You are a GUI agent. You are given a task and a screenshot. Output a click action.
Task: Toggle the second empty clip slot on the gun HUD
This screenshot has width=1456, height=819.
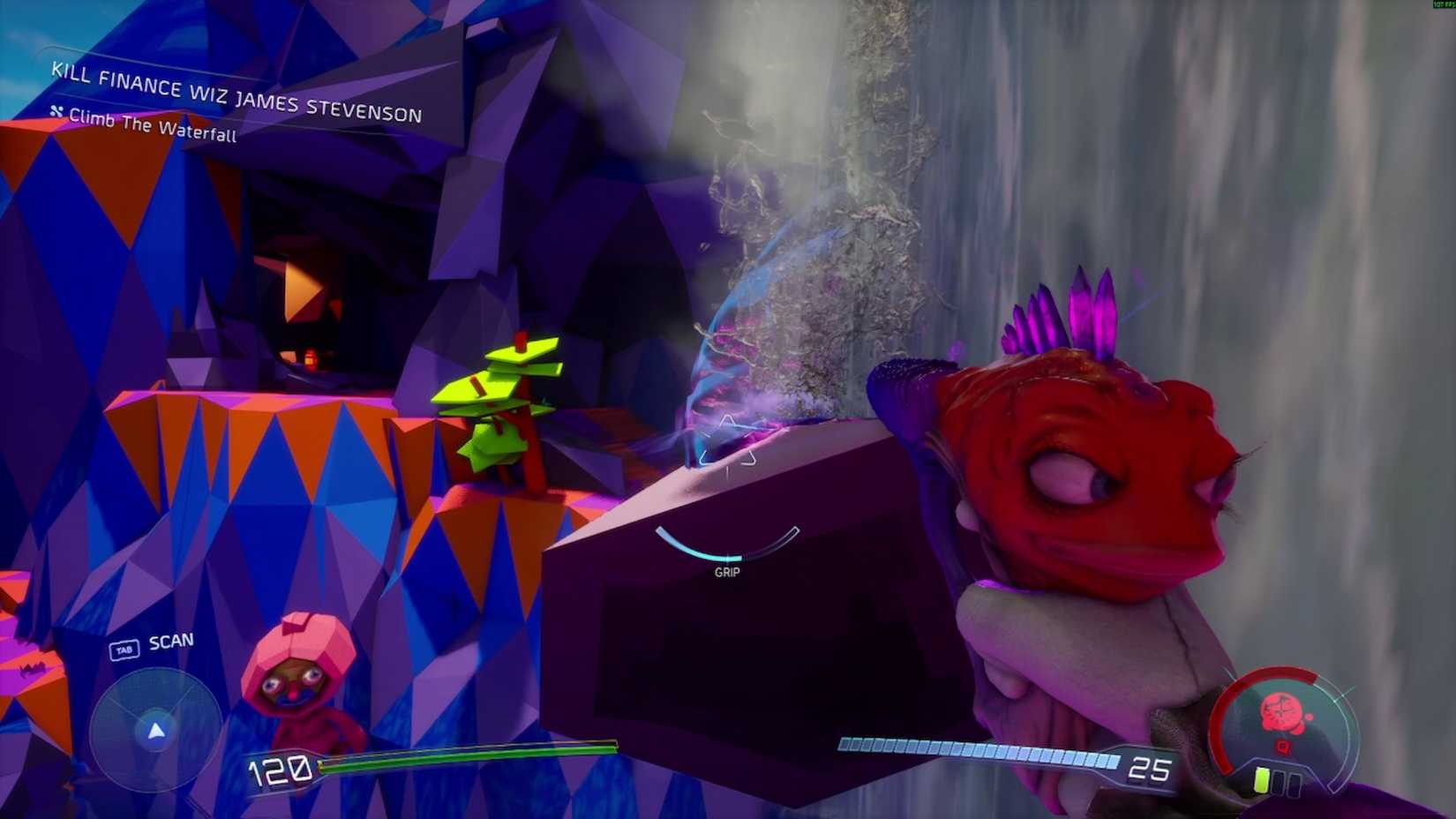coord(1278,782)
